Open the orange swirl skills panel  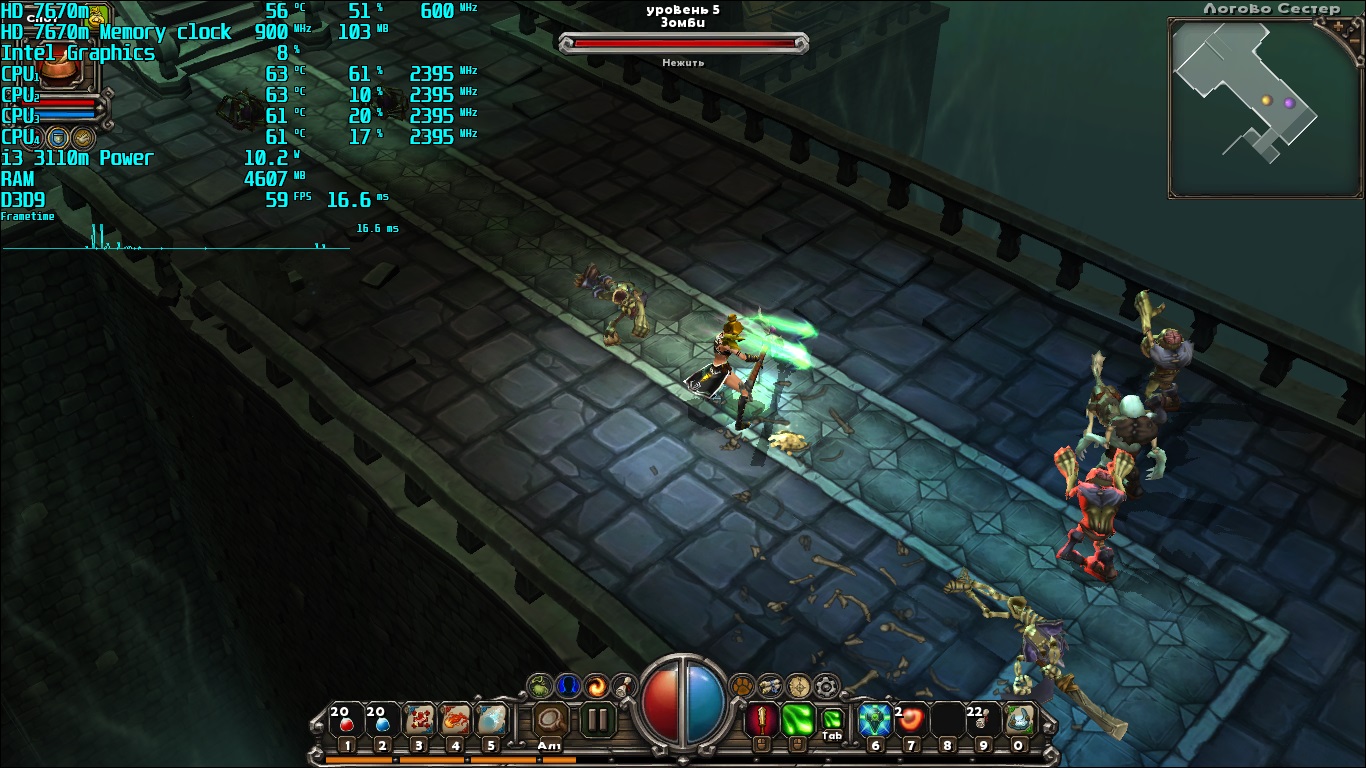tap(597, 686)
